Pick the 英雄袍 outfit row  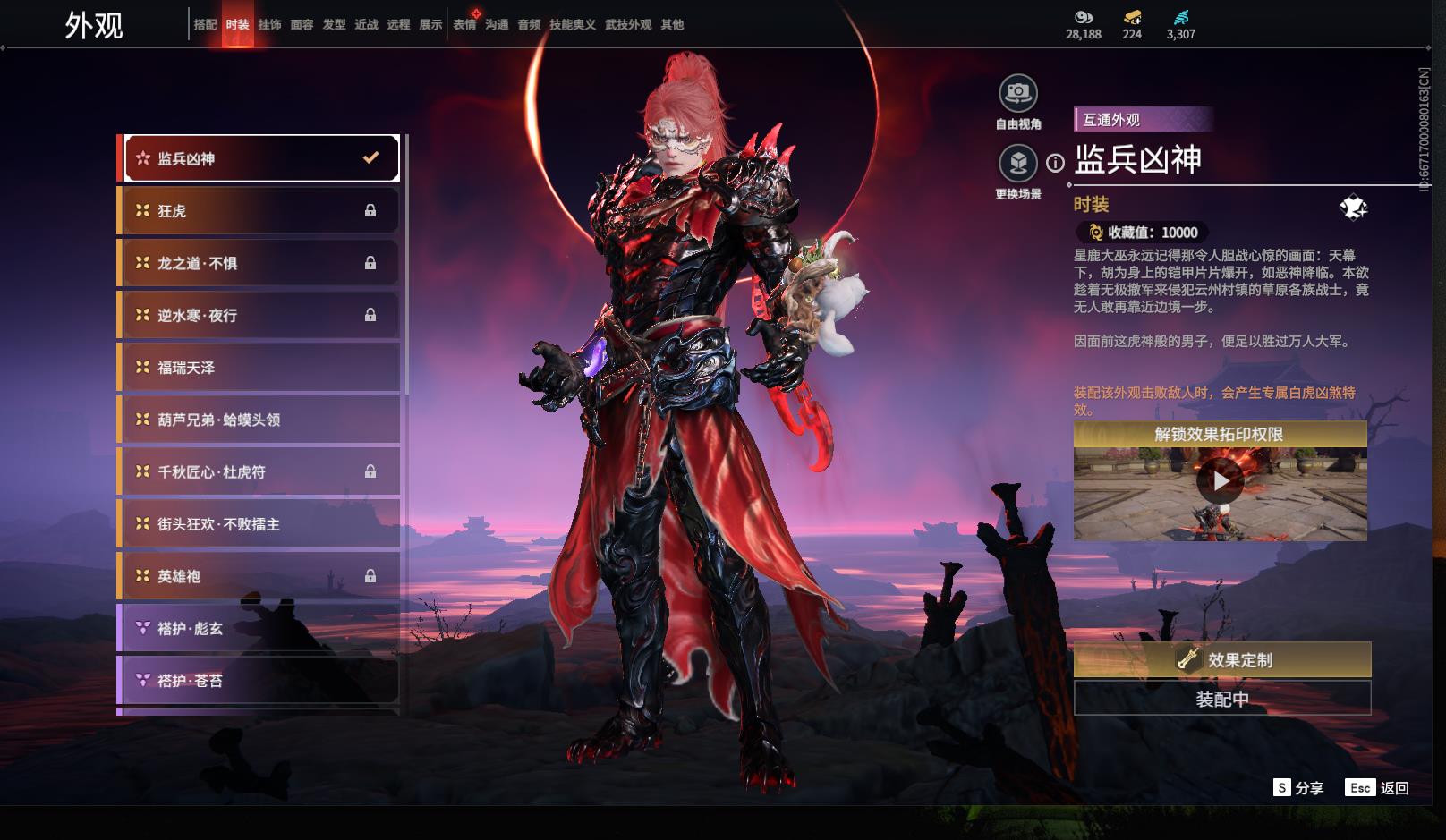tap(259, 576)
